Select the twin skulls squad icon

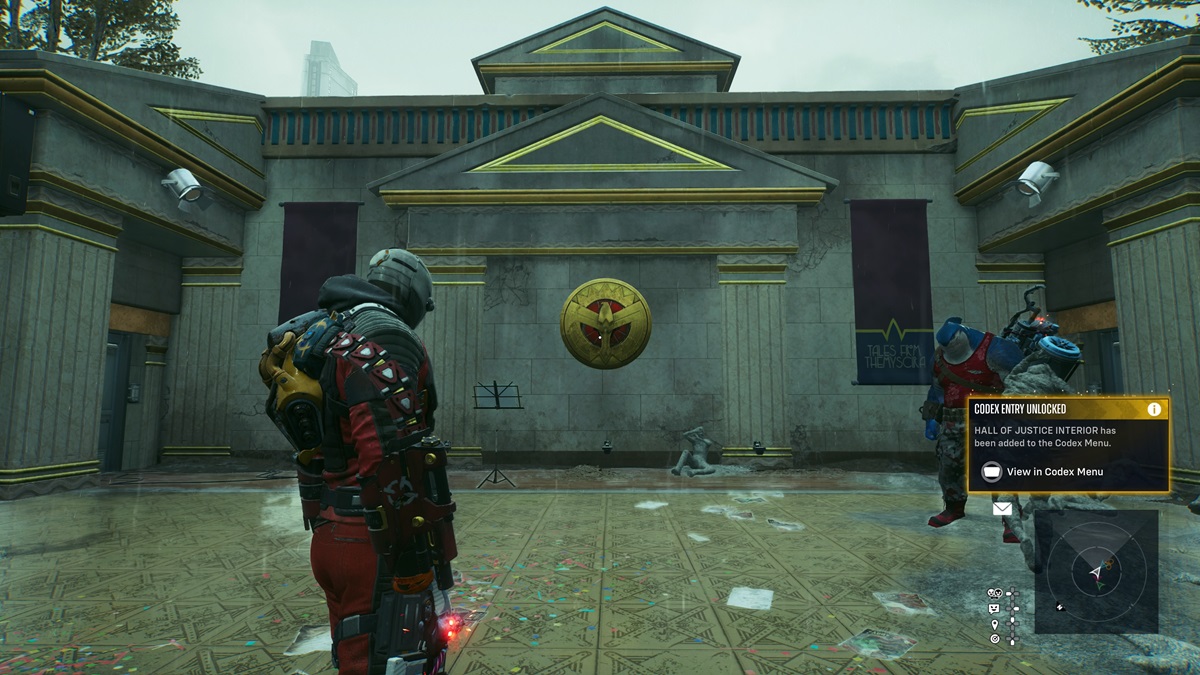pos(994,593)
